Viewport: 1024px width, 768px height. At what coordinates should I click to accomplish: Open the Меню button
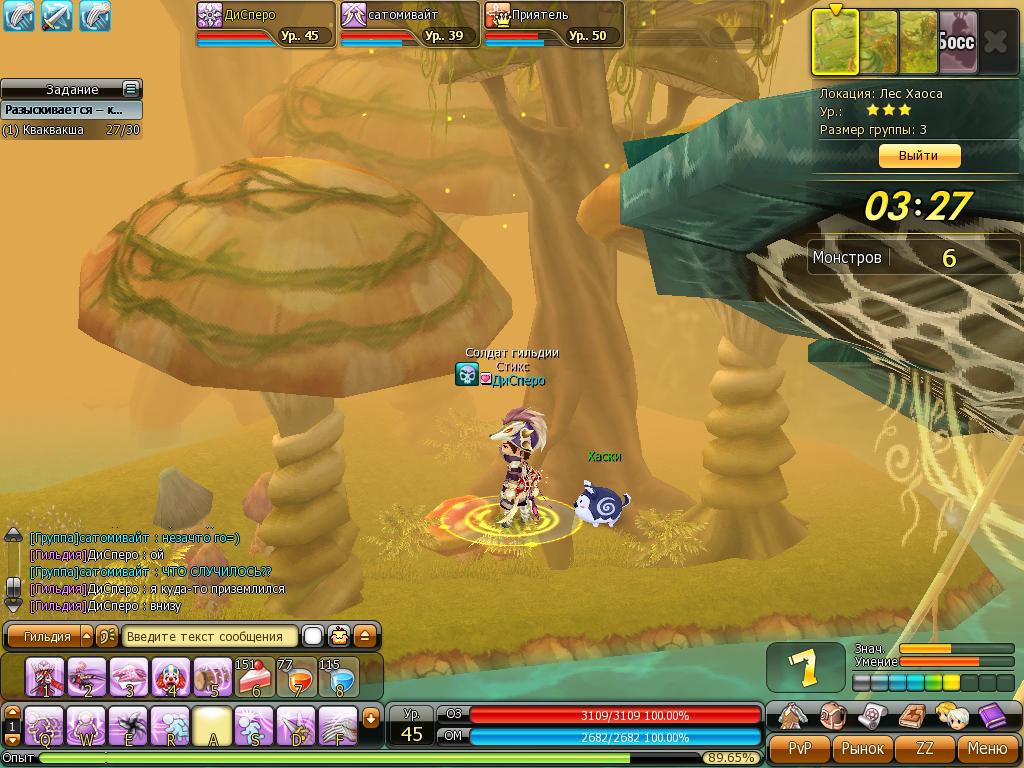[986, 748]
